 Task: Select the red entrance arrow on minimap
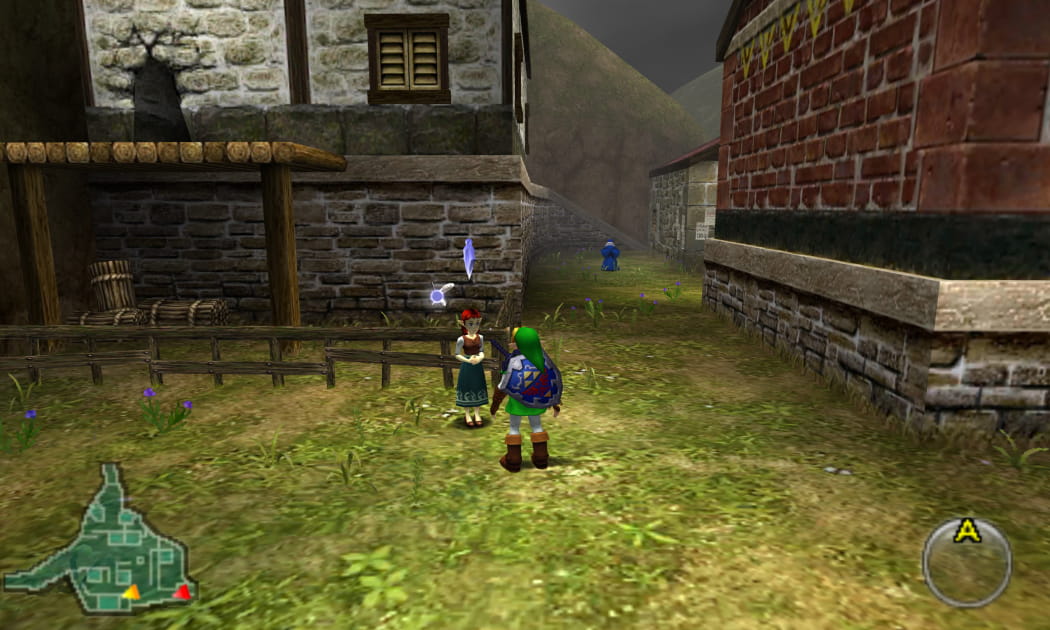(x=182, y=592)
